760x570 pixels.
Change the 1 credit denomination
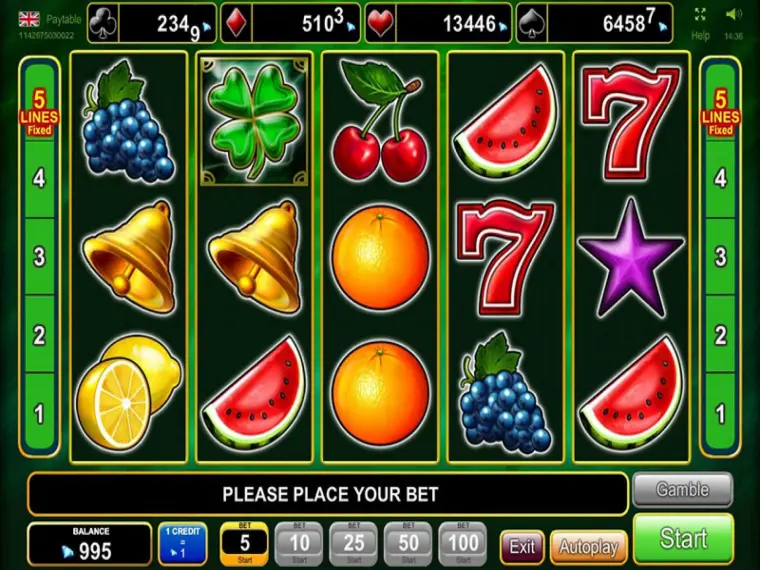[x=182, y=544]
